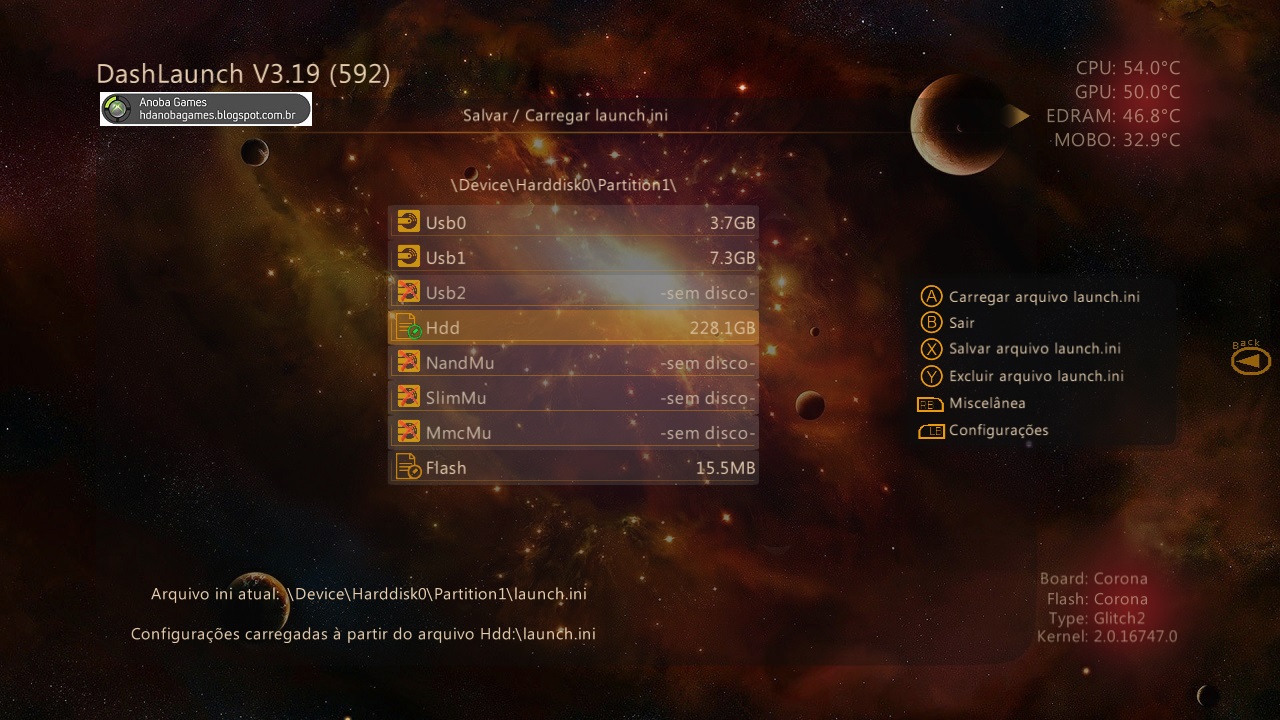Click the circled A button icon
Screen dimensions: 1280x720
click(x=929, y=296)
